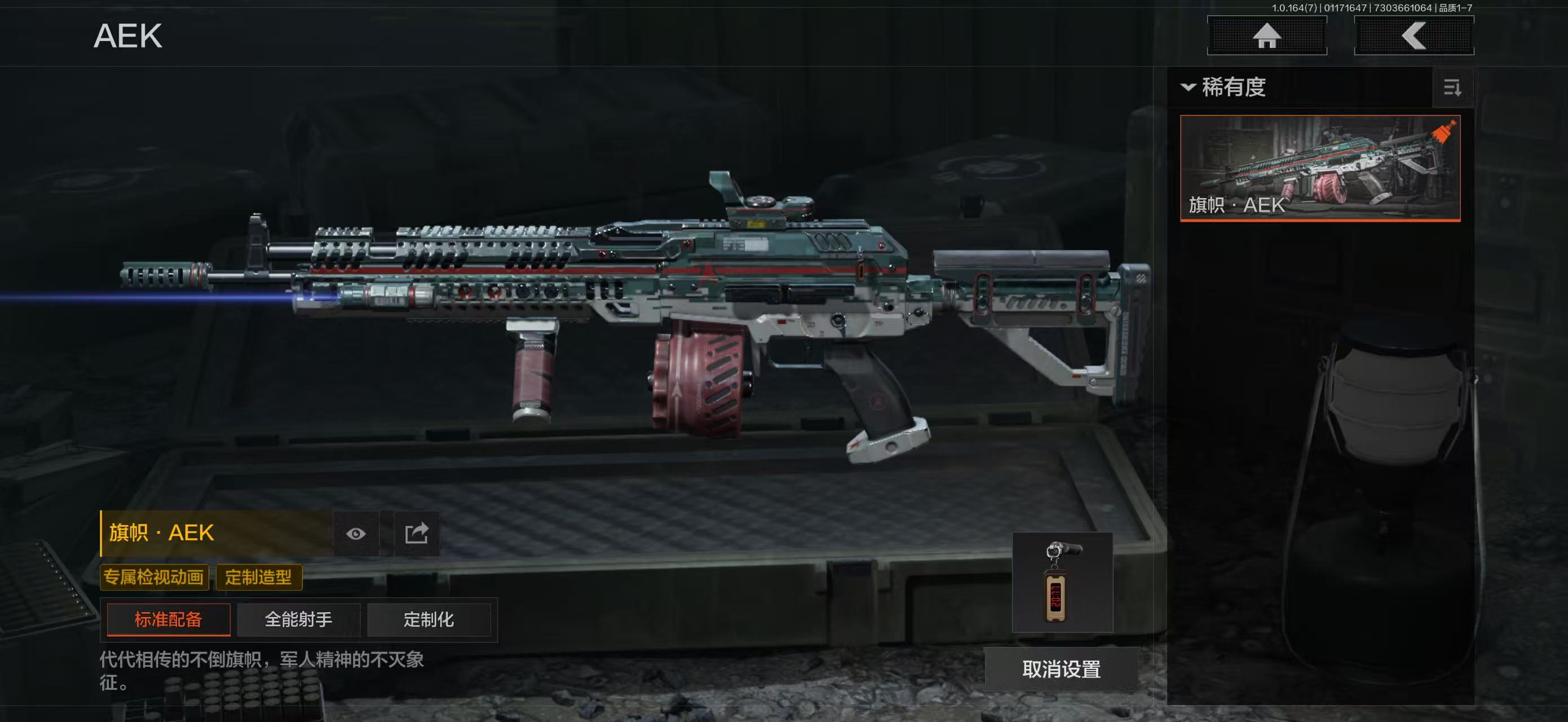
Task: Select the weapon charm slot
Action: coord(1062,583)
